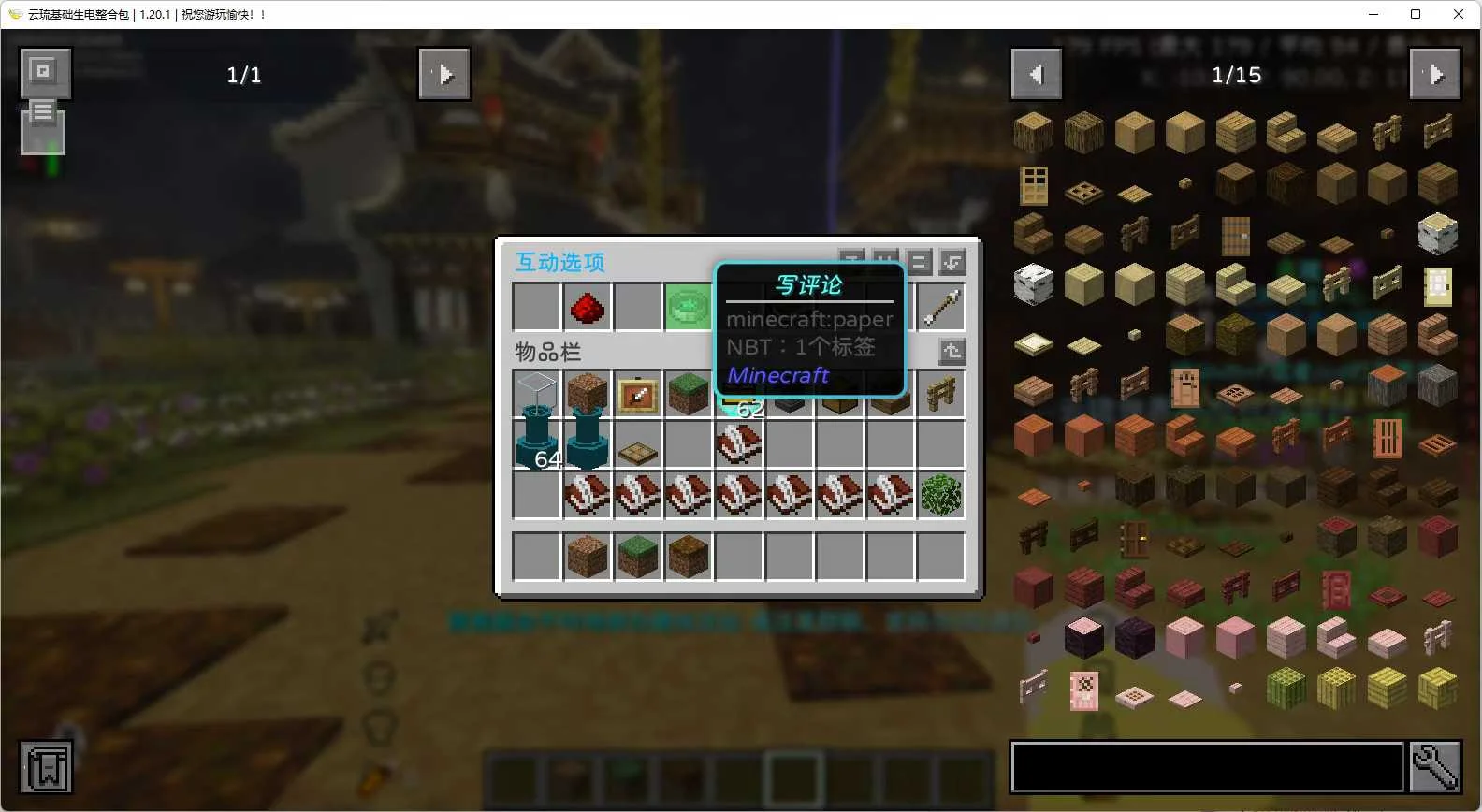This screenshot has height=812, width=1482.
Task: Close the game window
Action: click(1459, 14)
